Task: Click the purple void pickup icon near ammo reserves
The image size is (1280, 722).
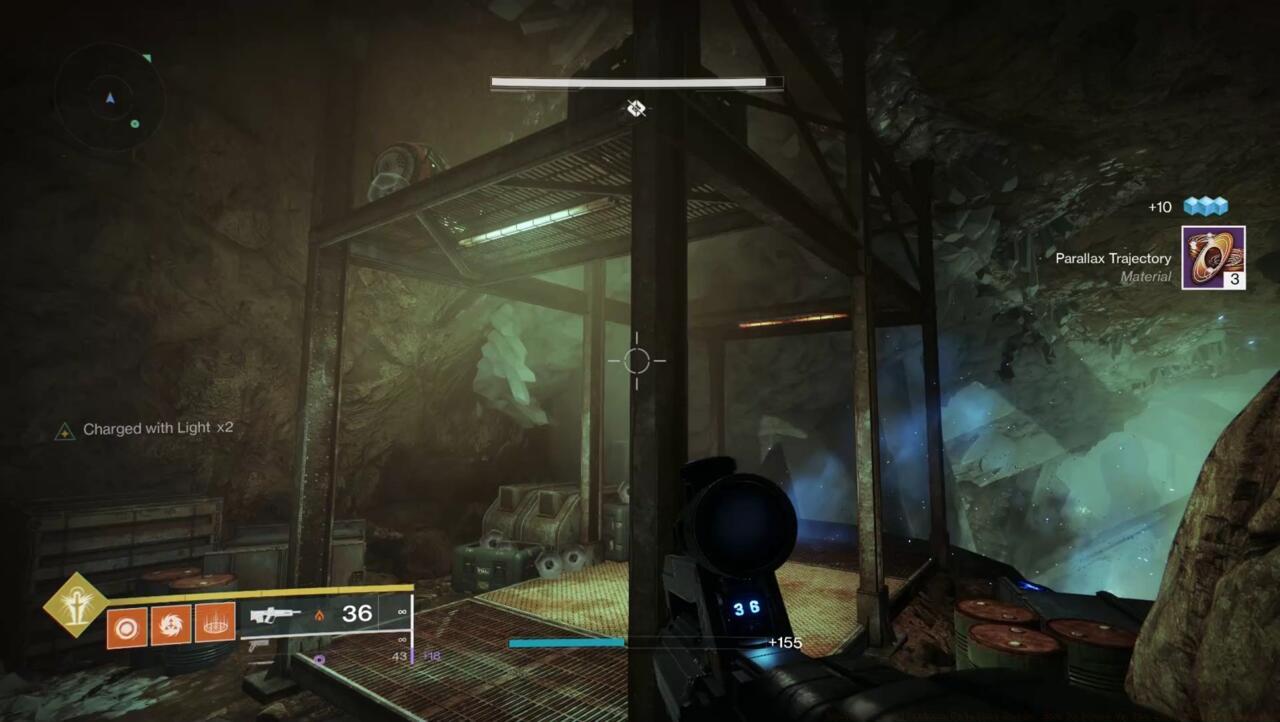Action: pos(320,657)
